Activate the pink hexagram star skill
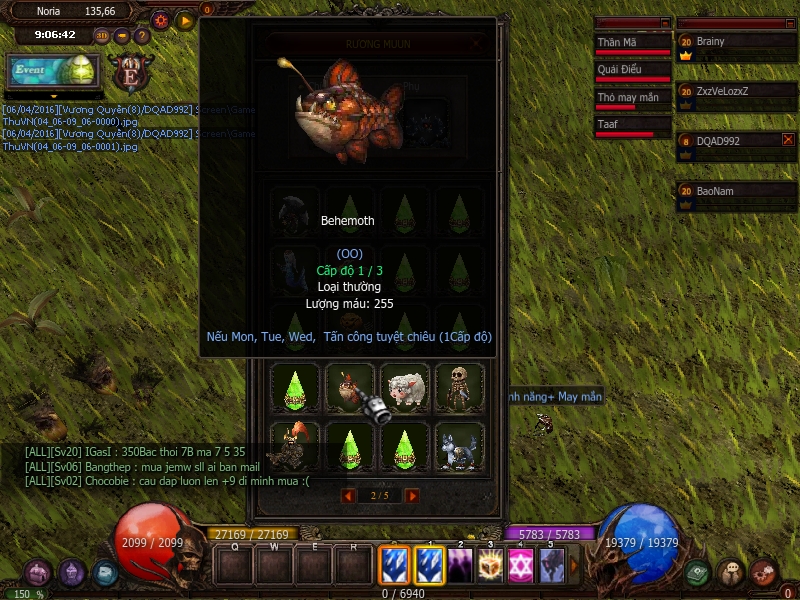The height and width of the screenshot is (600, 800). (x=521, y=566)
